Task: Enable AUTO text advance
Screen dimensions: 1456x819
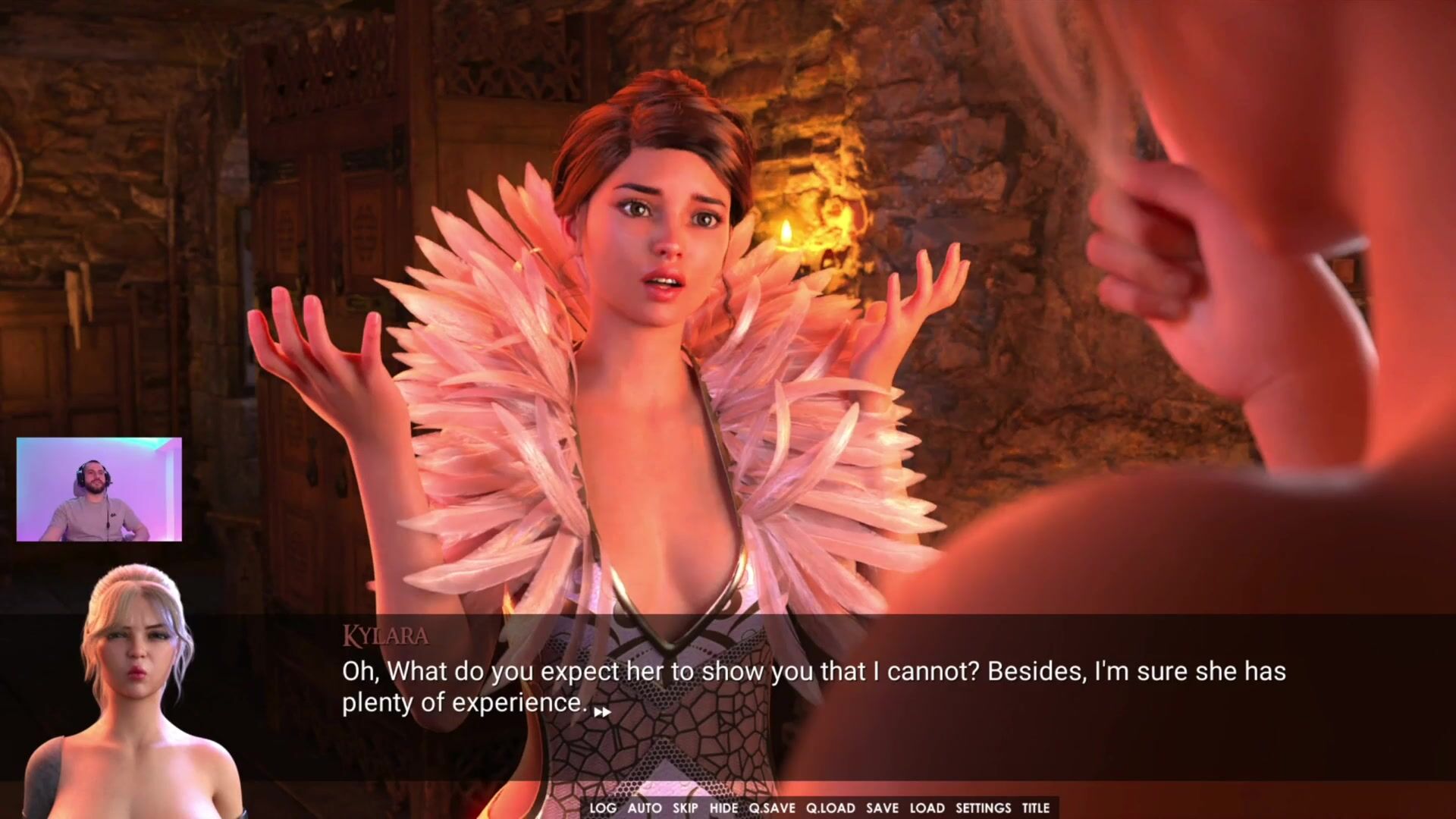Action: 645,808
